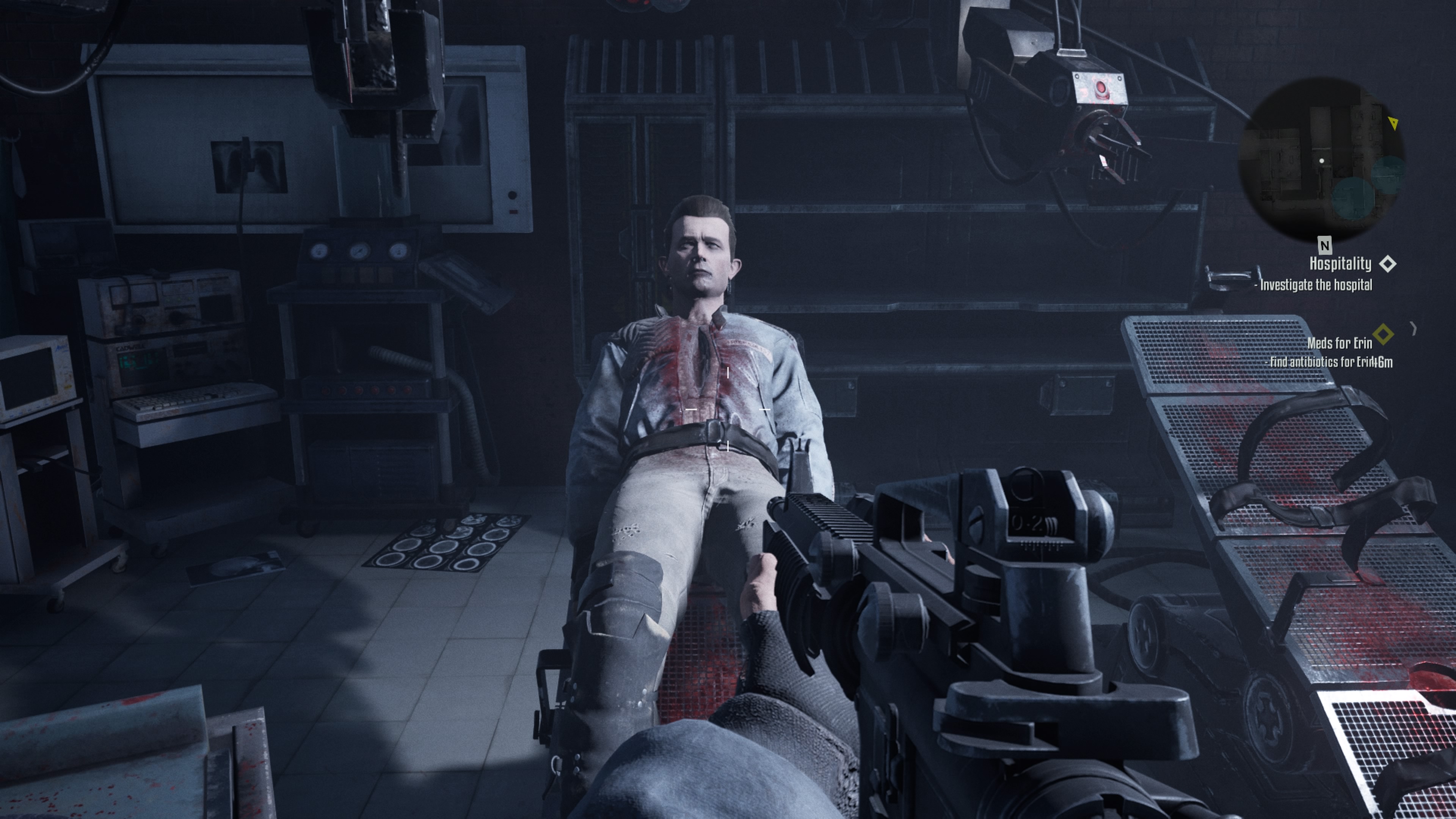Select the Meds for Erin quest entry
The width and height of the screenshot is (1456, 819).
(1339, 343)
